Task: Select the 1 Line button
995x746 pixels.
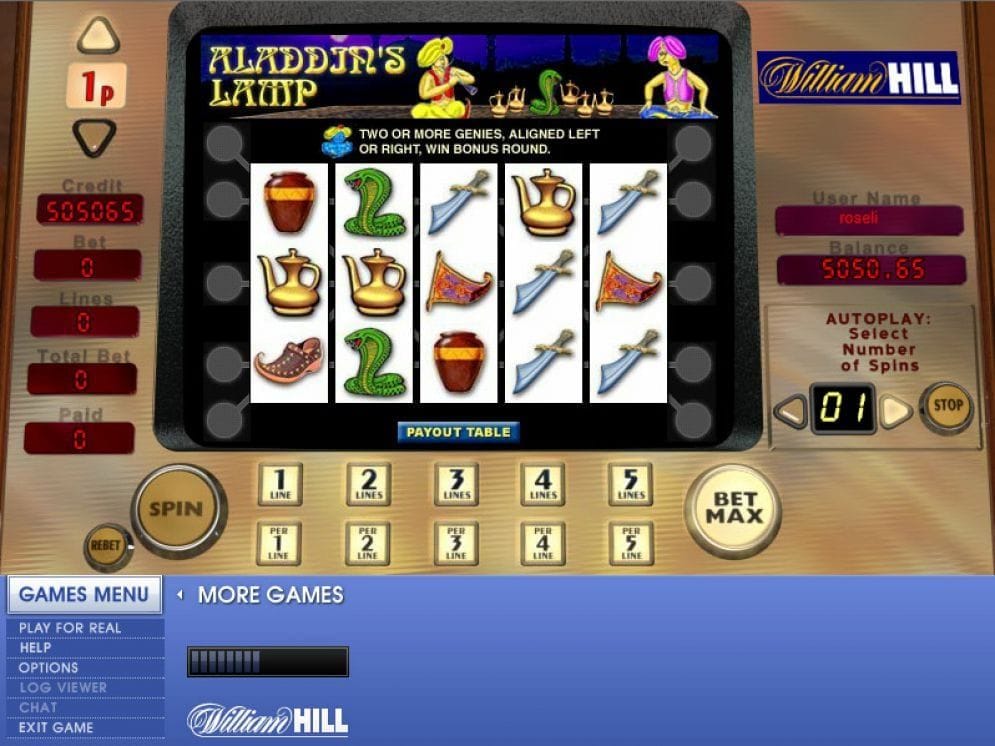Action: pyautogui.click(x=279, y=484)
